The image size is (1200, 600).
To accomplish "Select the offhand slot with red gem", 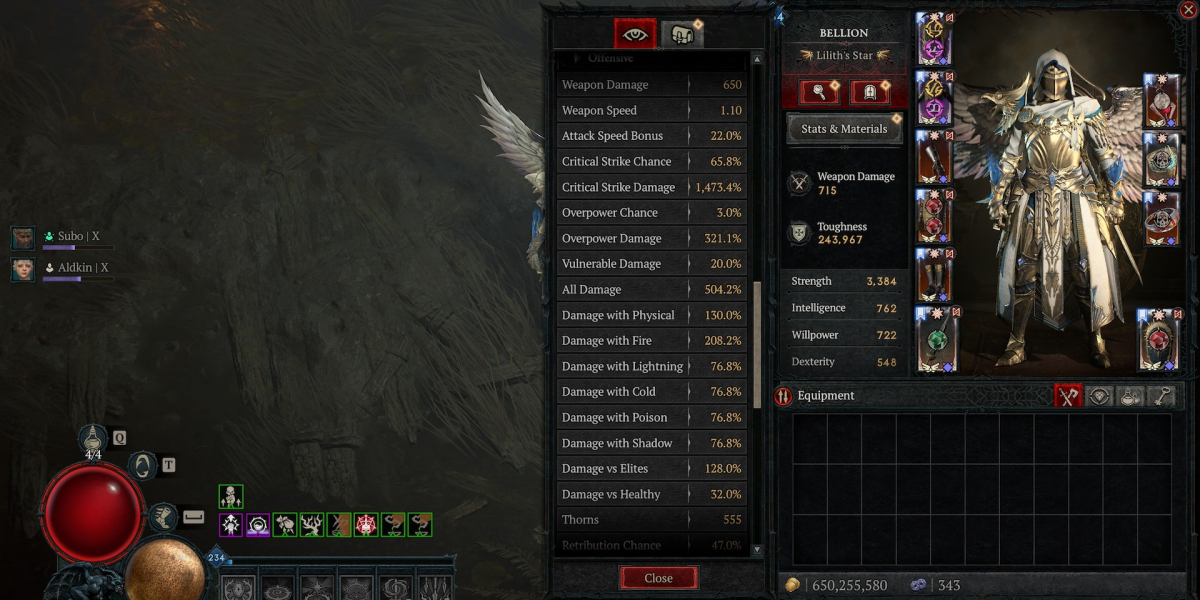I will [x=1158, y=338].
